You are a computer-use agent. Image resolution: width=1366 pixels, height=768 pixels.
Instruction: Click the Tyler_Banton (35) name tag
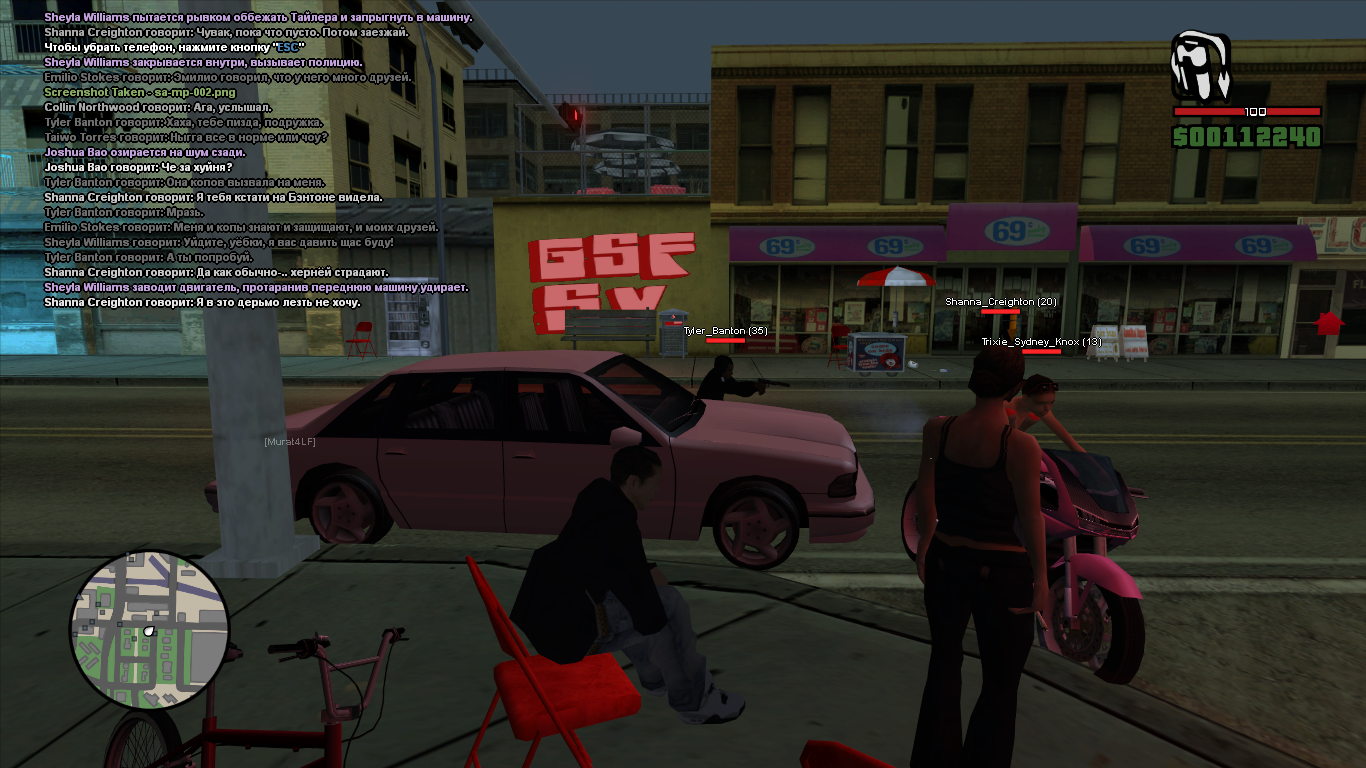coord(725,330)
